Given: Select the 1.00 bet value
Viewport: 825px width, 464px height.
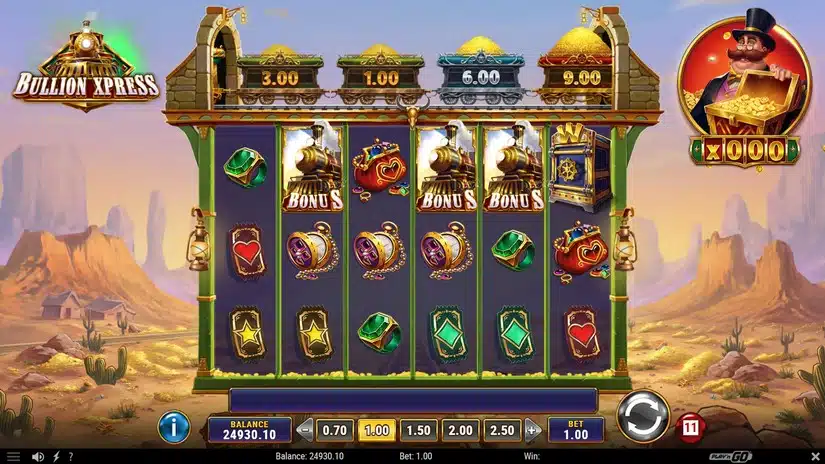Looking at the screenshot, I should 376,430.
